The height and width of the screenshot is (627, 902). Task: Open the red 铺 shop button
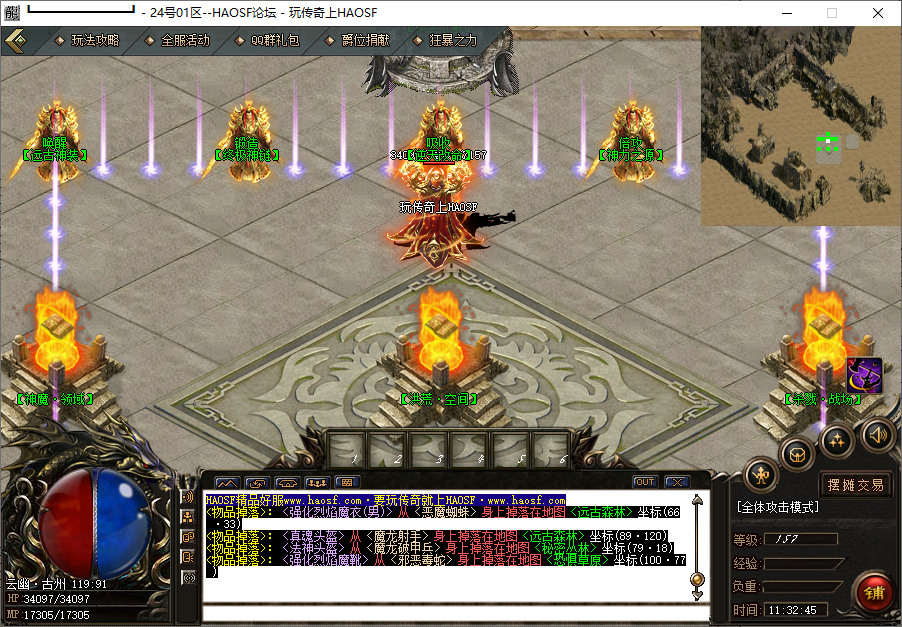(874, 594)
